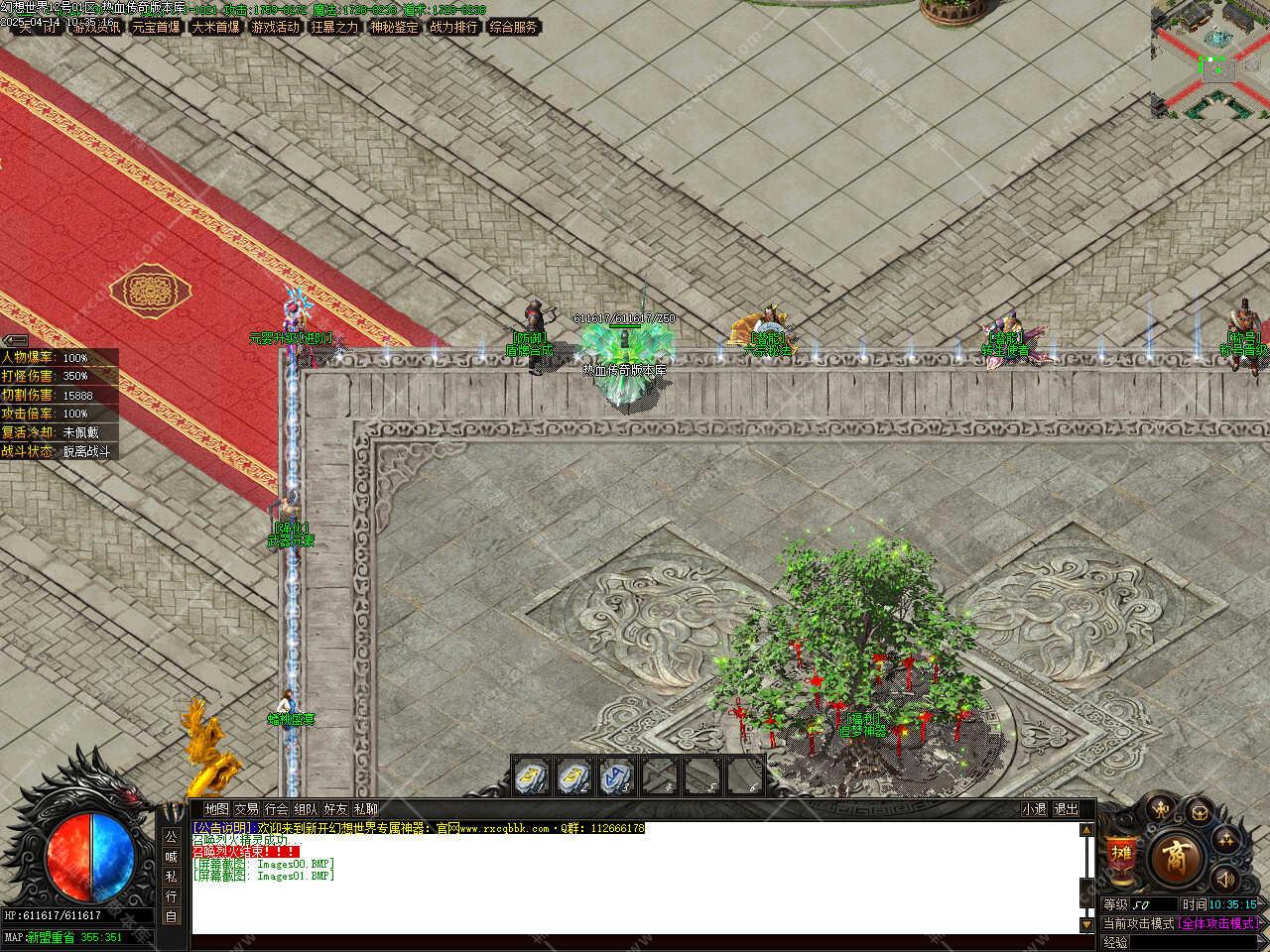The image size is (1270, 952).
Task: Select the 狂暴之力 menu button
Action: tap(335, 28)
